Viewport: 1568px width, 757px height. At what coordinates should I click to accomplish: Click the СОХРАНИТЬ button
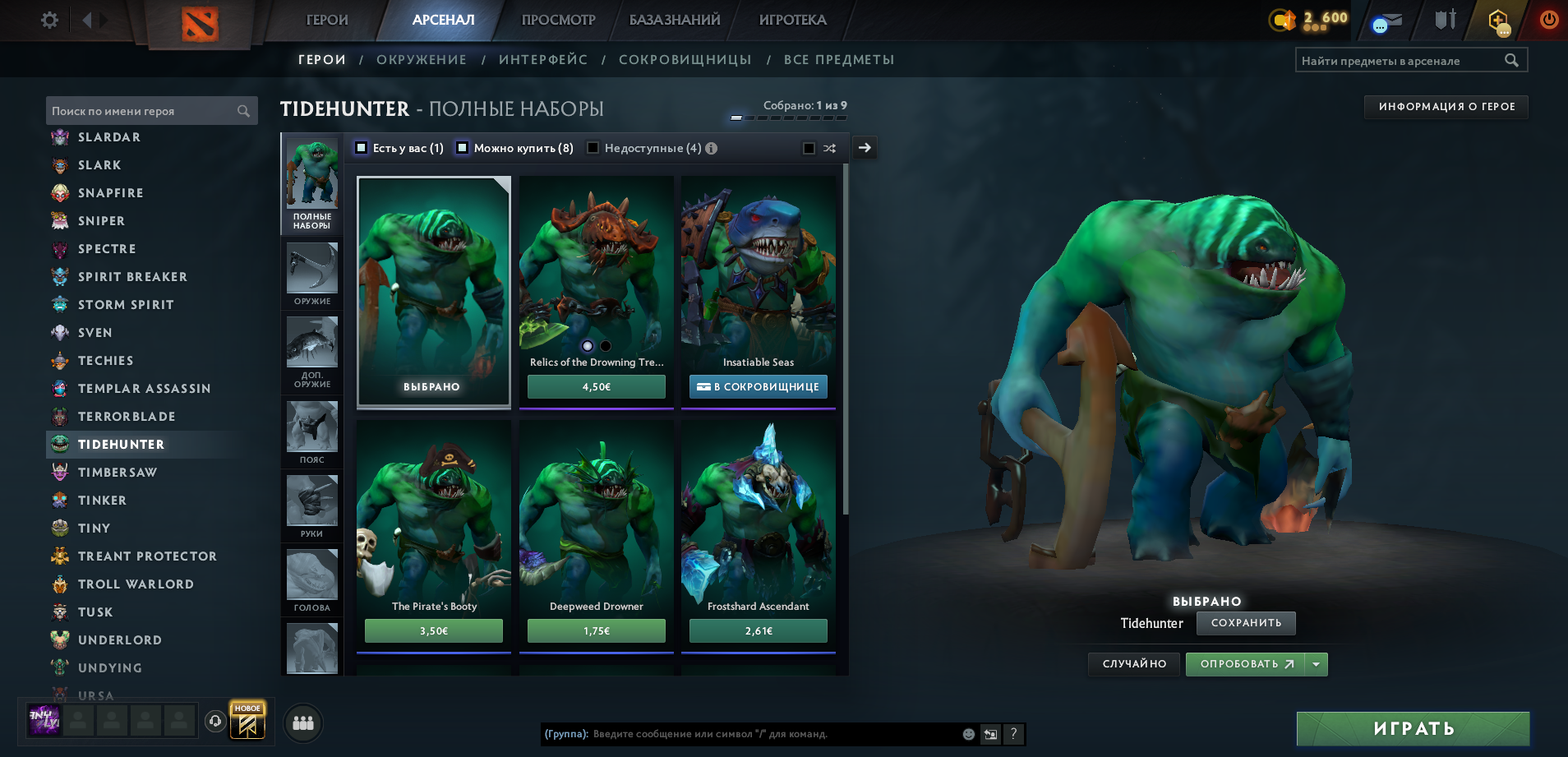pos(1246,624)
